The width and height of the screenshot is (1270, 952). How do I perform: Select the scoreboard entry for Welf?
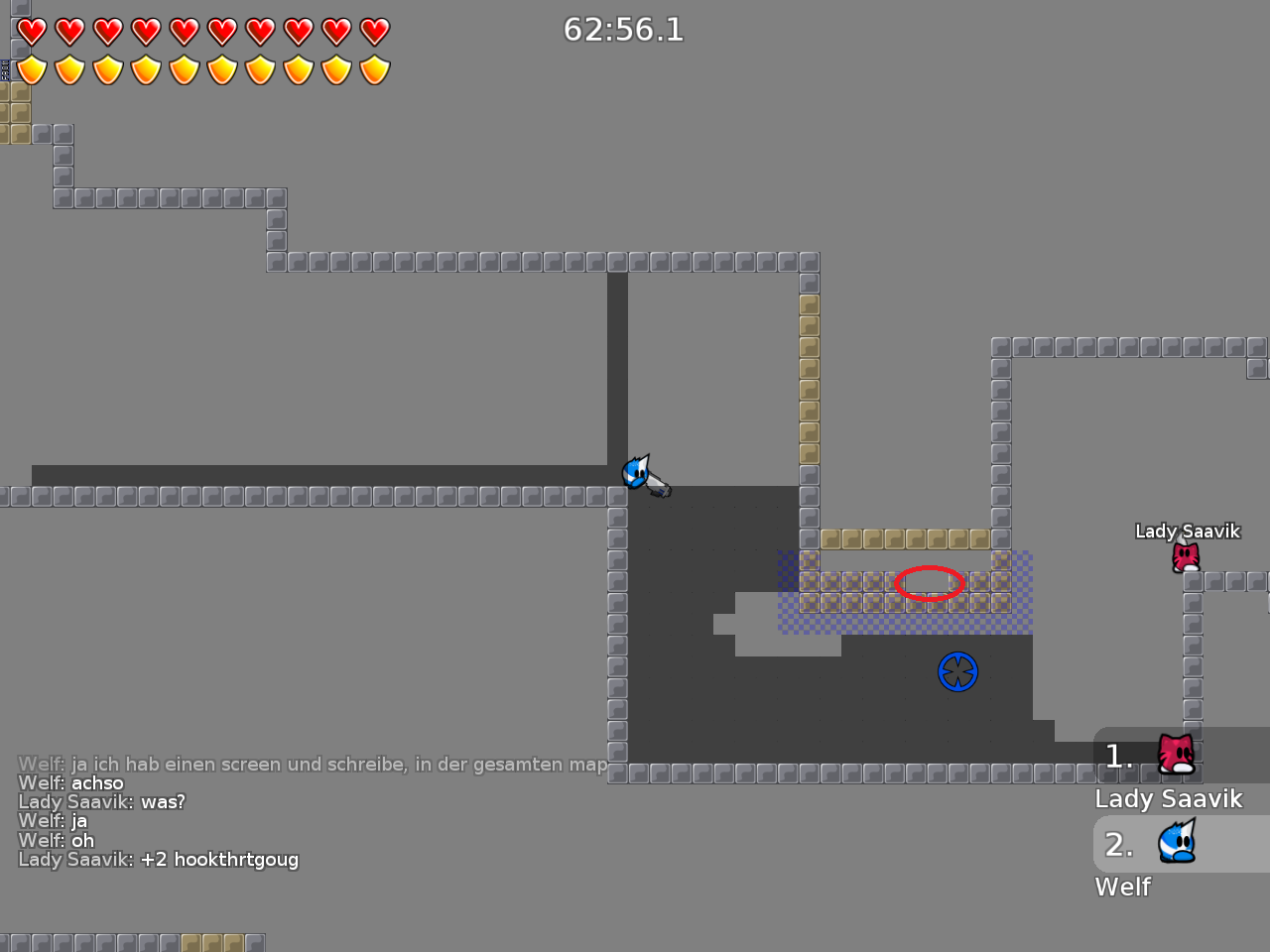tap(1122, 887)
